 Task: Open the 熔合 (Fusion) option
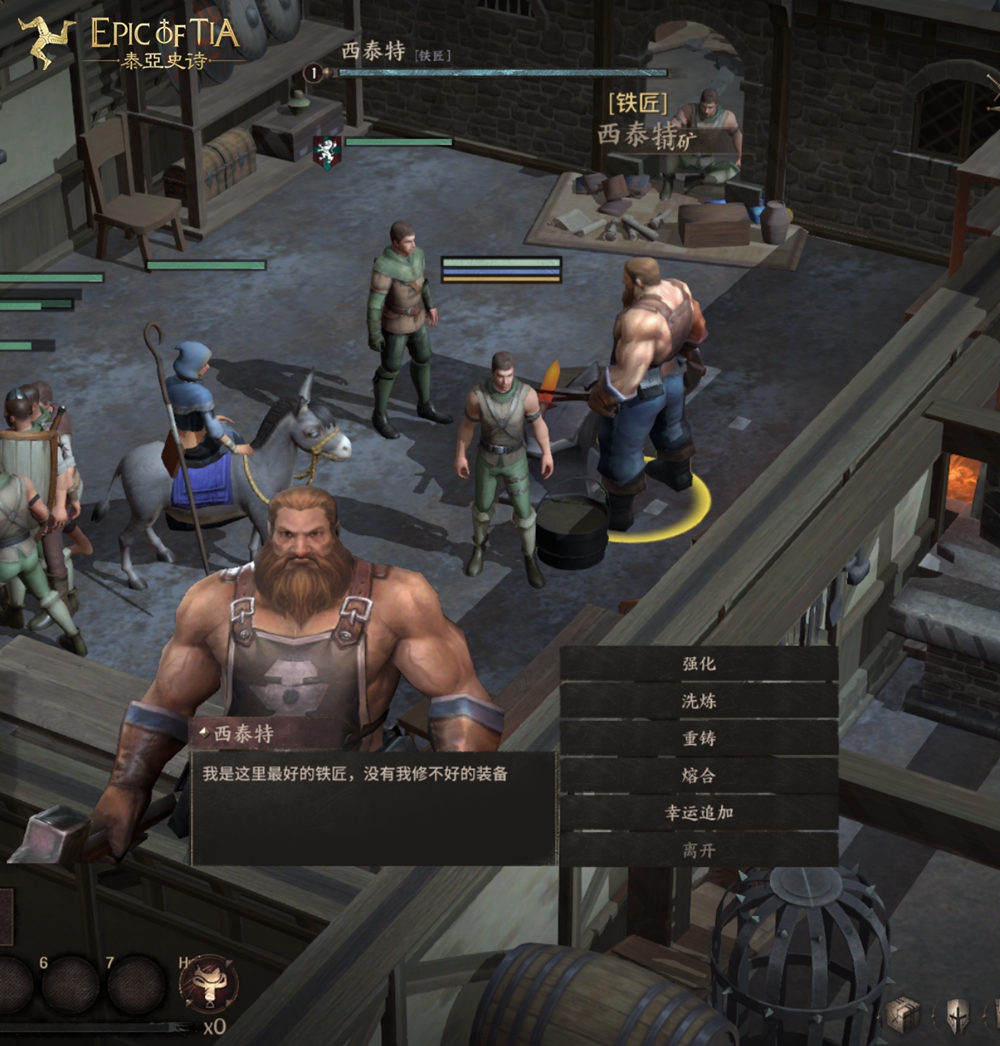tap(699, 775)
